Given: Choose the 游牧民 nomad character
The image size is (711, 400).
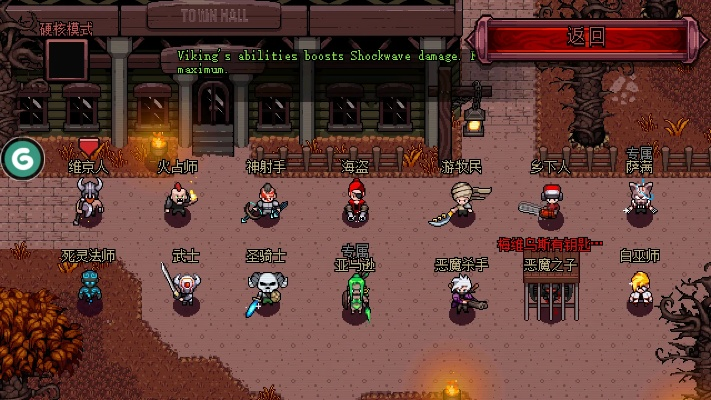Looking at the screenshot, I should pyautogui.click(x=458, y=201).
